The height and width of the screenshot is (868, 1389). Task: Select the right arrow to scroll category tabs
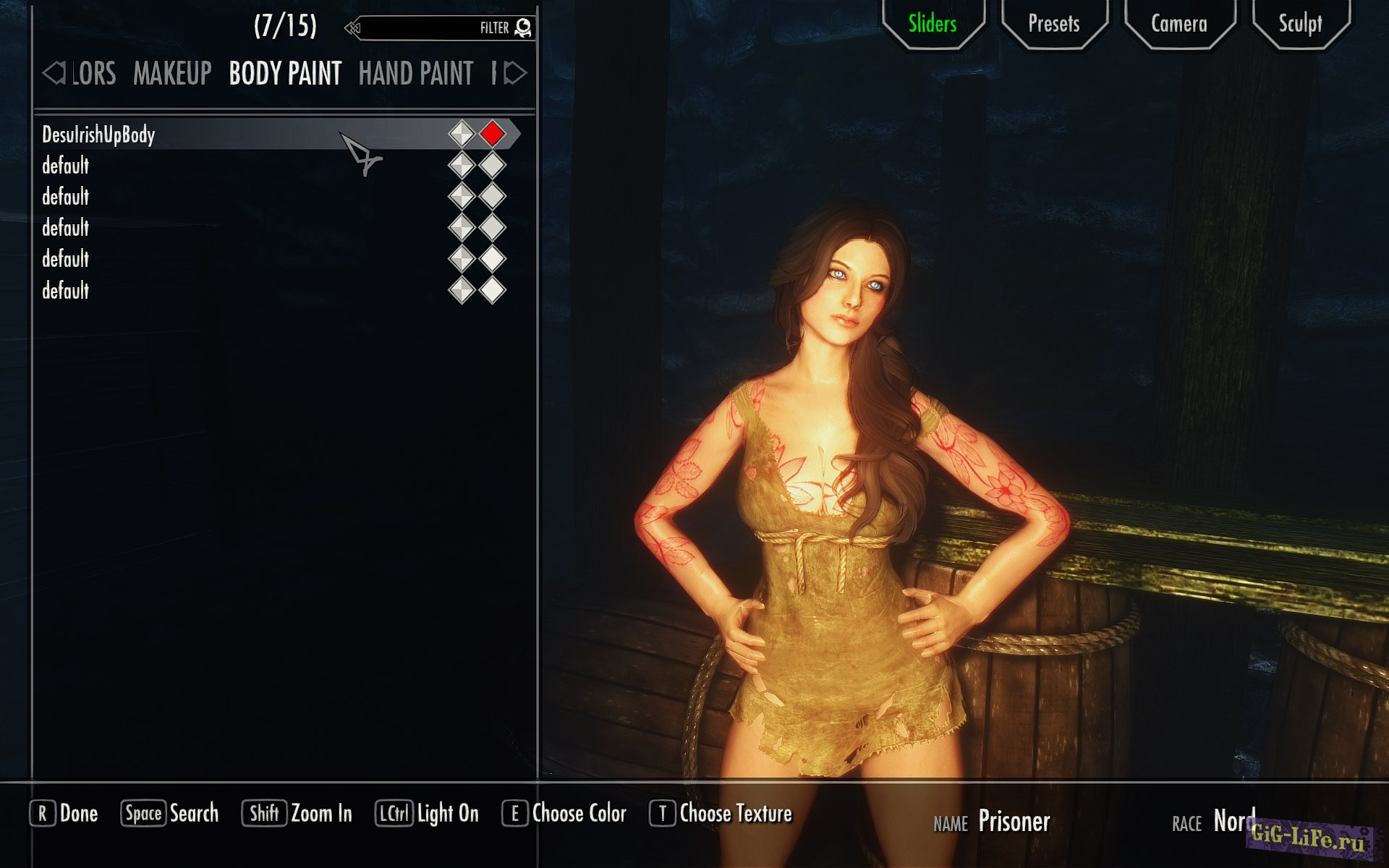click(515, 72)
